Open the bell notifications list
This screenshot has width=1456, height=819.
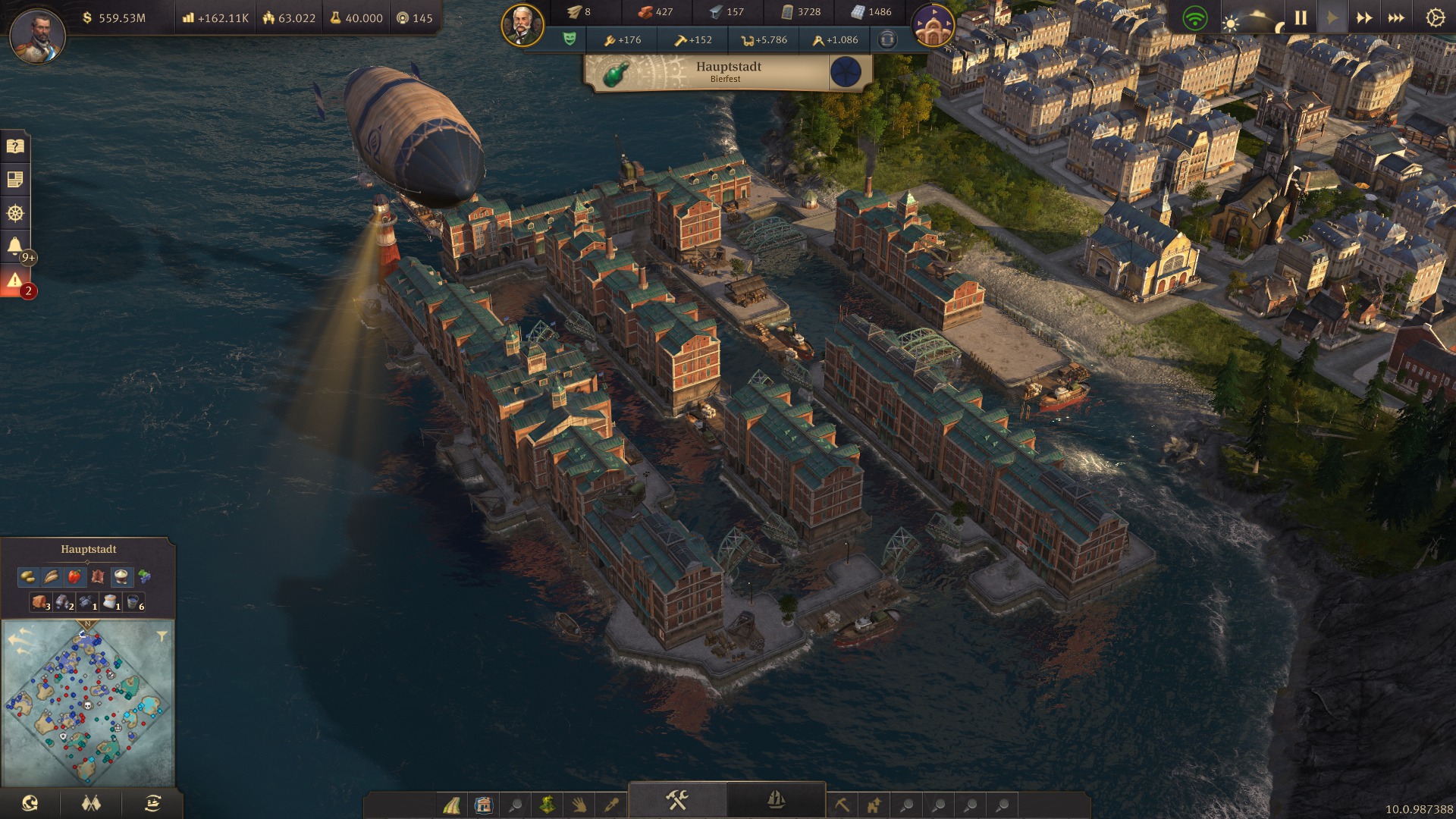tap(14, 246)
